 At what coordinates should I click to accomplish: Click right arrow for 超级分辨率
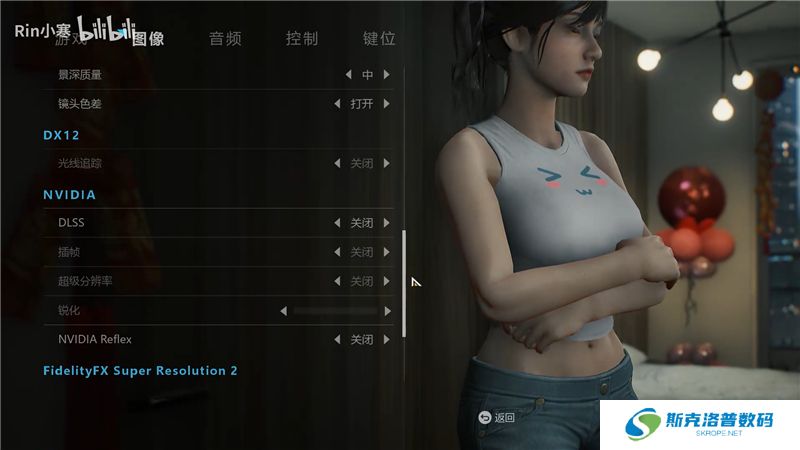(387, 282)
